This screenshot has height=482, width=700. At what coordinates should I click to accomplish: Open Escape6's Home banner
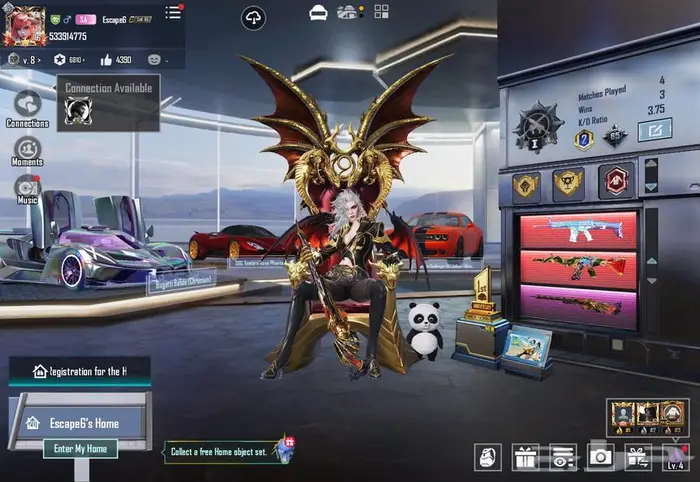(x=78, y=423)
